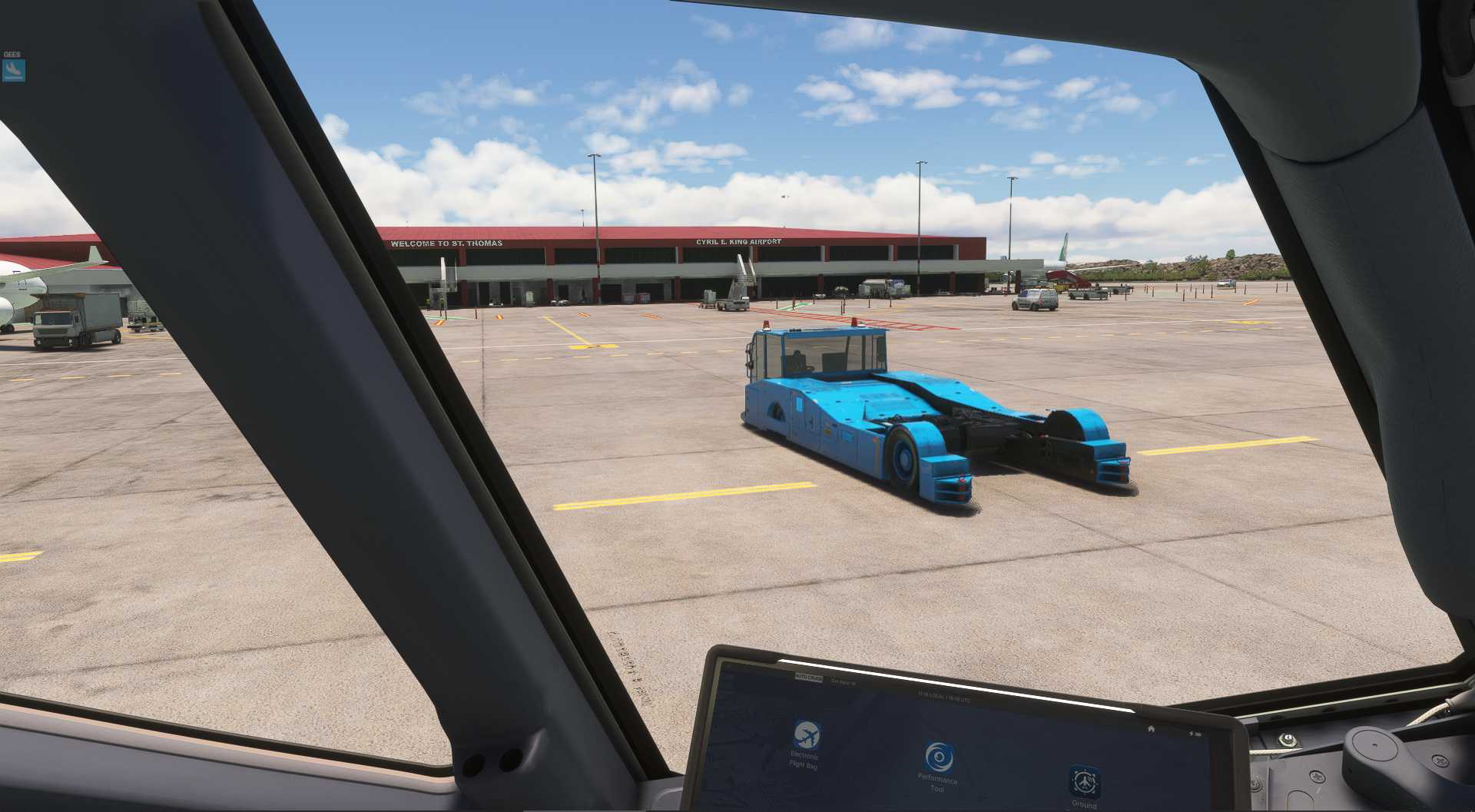This screenshot has width=1475, height=812.
Task: Click the GEES landing overlay icon
Action: (14, 70)
